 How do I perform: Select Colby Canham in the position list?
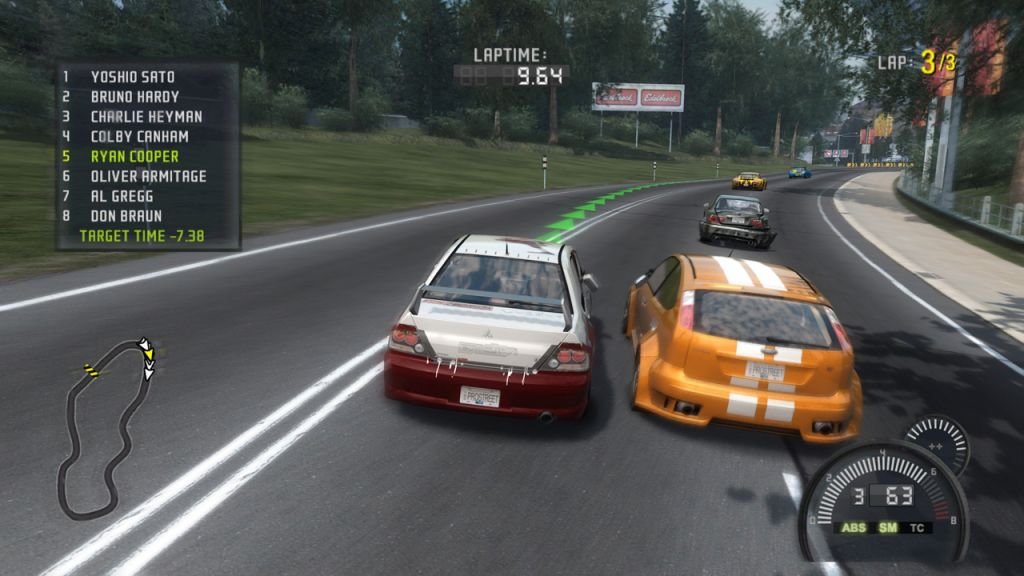coord(139,137)
